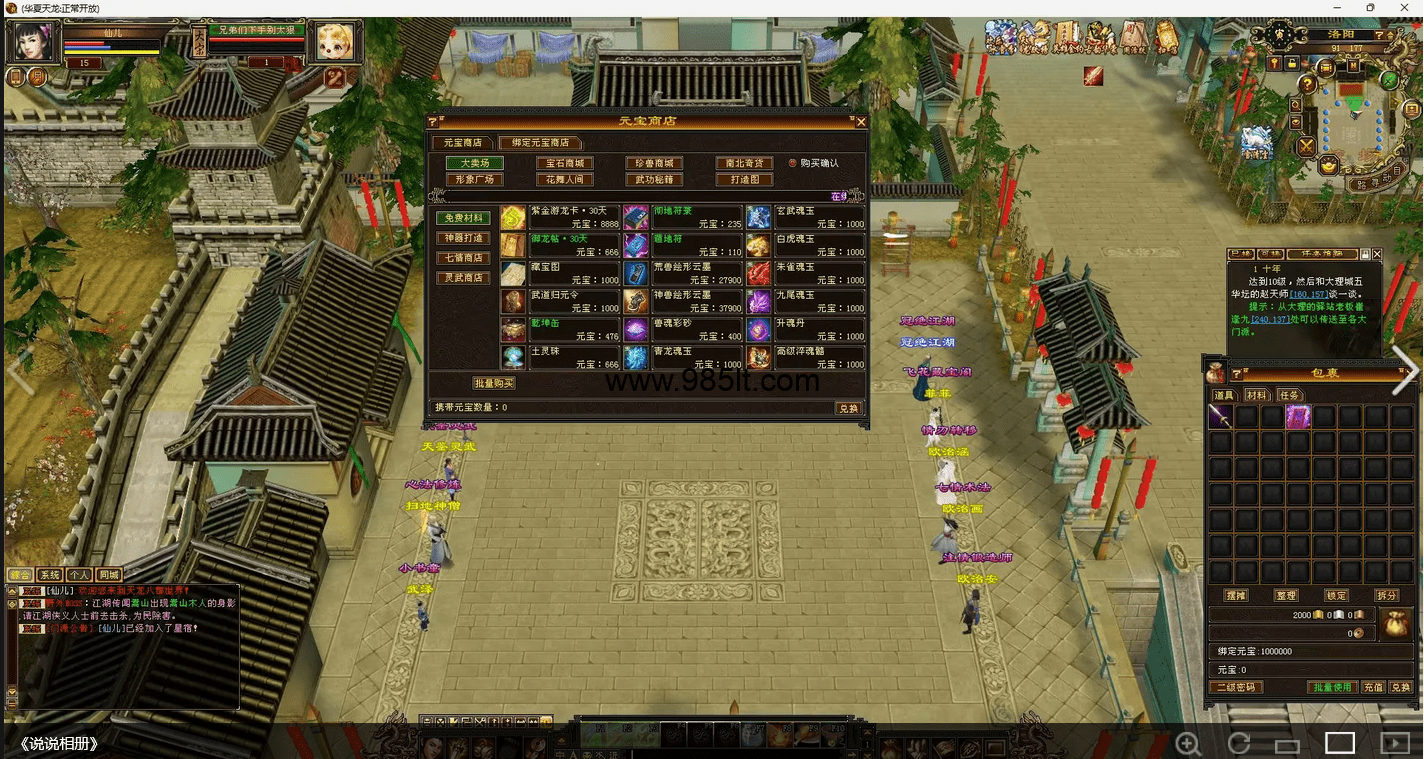1424x759 pixels.
Task: Open the 任务 tab in the bag
Action: pos(1289,396)
